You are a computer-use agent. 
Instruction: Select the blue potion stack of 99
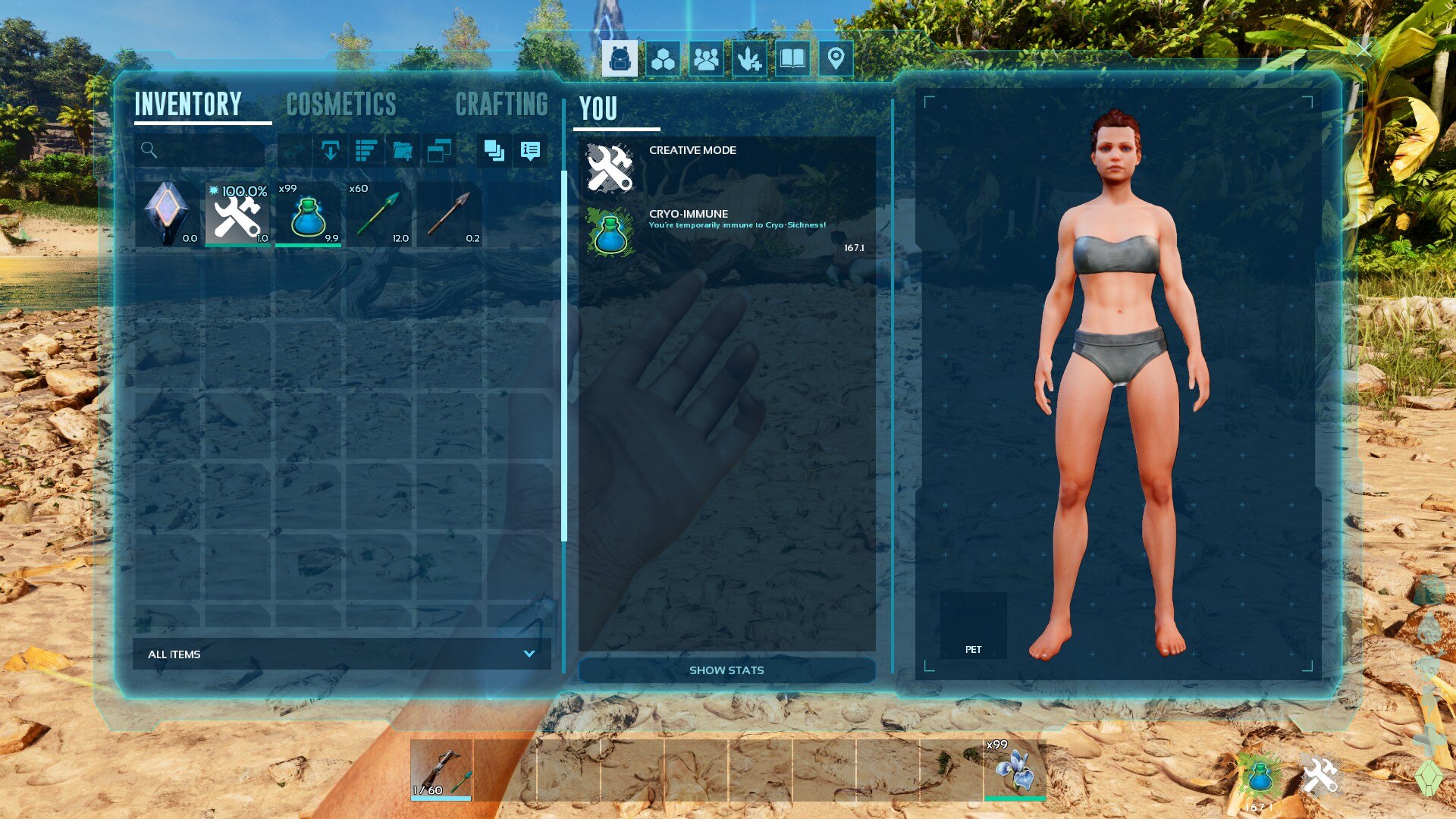tap(308, 214)
